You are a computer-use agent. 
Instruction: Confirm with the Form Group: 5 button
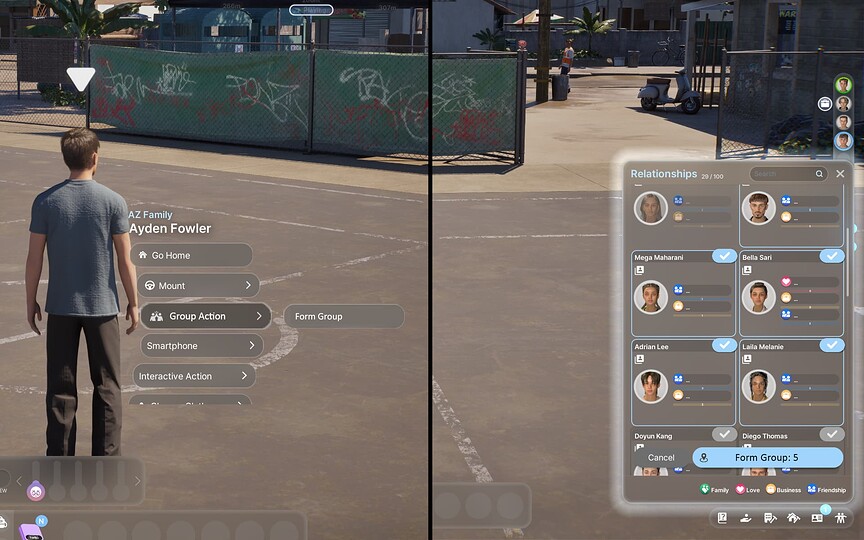(x=767, y=458)
